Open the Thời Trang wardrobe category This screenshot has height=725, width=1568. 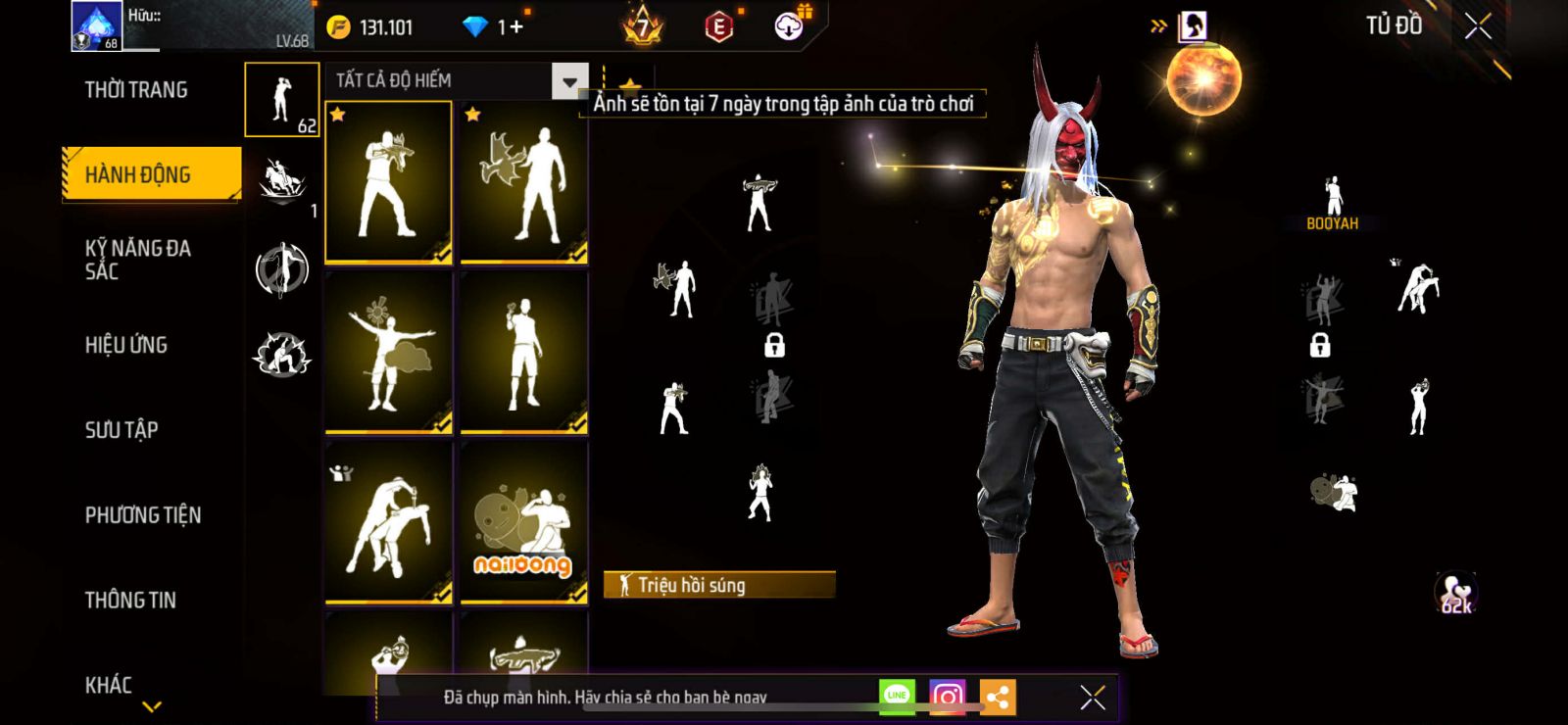(x=136, y=90)
